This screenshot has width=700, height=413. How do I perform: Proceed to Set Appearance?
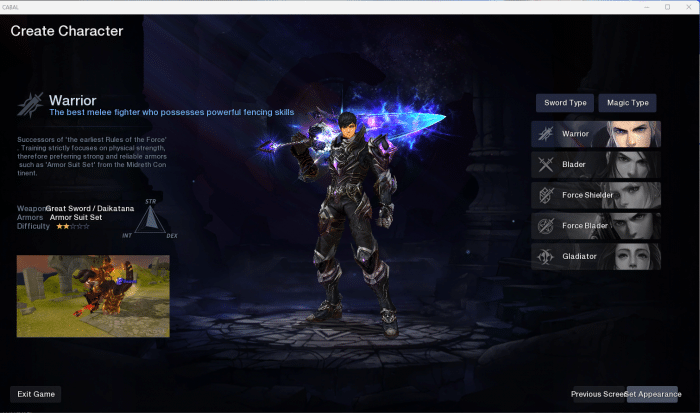point(653,394)
